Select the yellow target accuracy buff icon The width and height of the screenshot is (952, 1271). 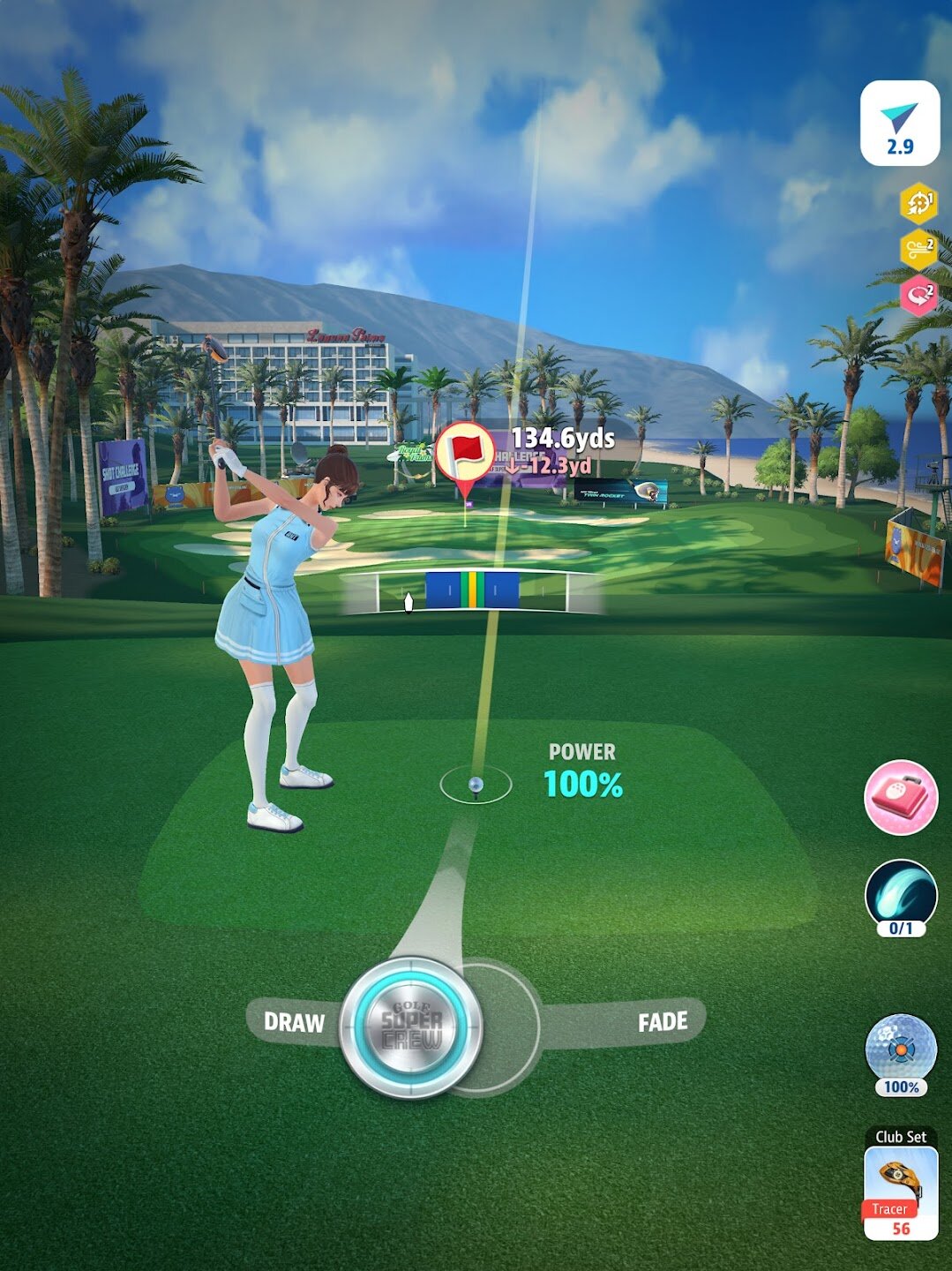(918, 203)
